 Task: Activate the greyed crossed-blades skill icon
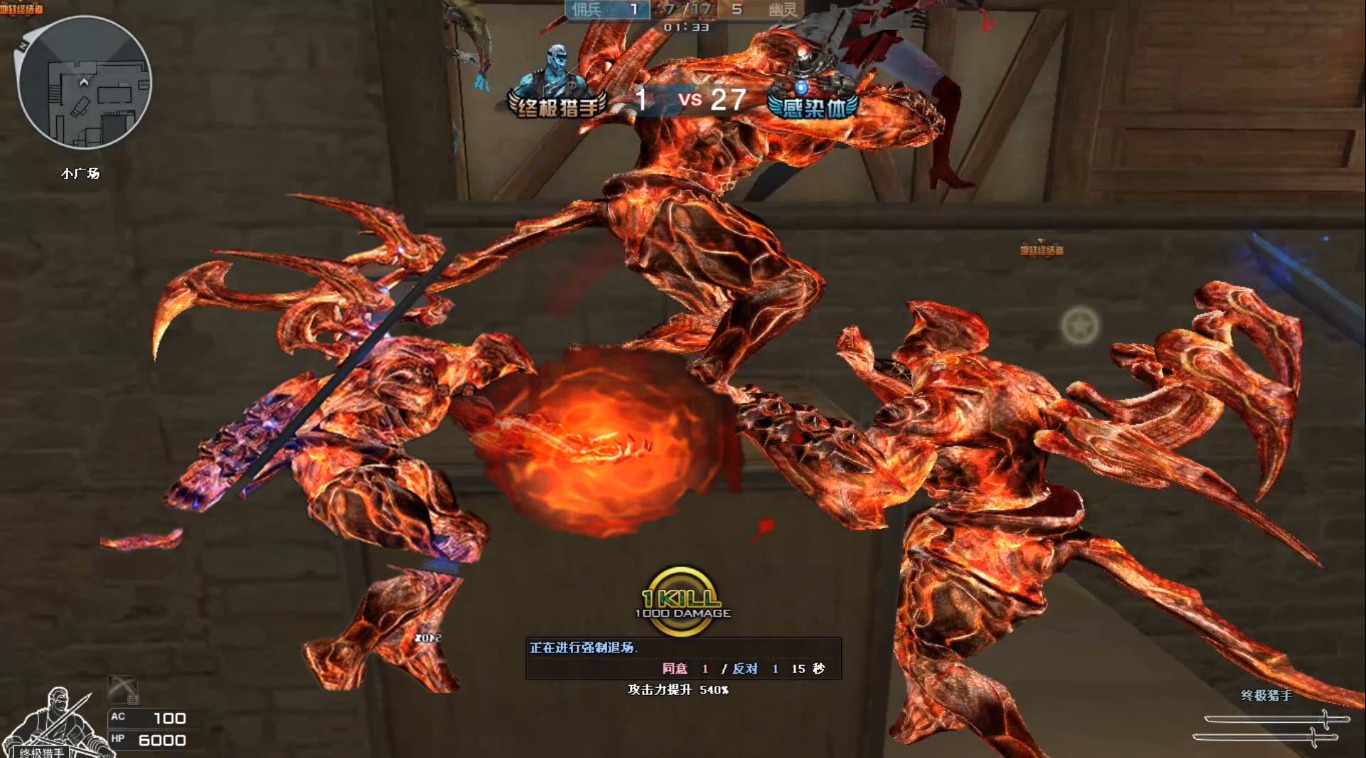coord(125,689)
